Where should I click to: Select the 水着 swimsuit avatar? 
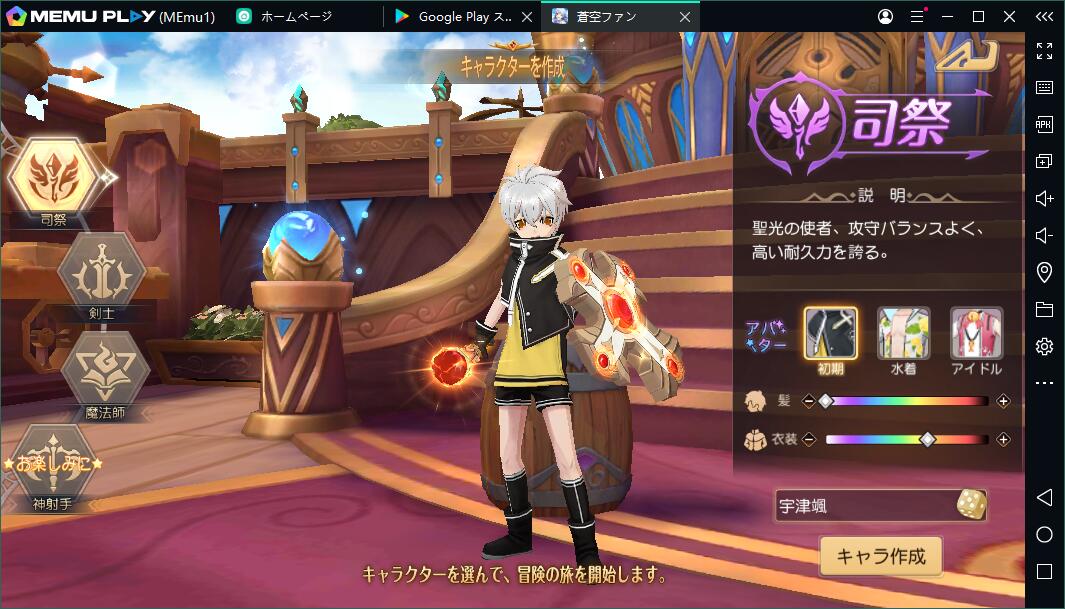point(903,333)
